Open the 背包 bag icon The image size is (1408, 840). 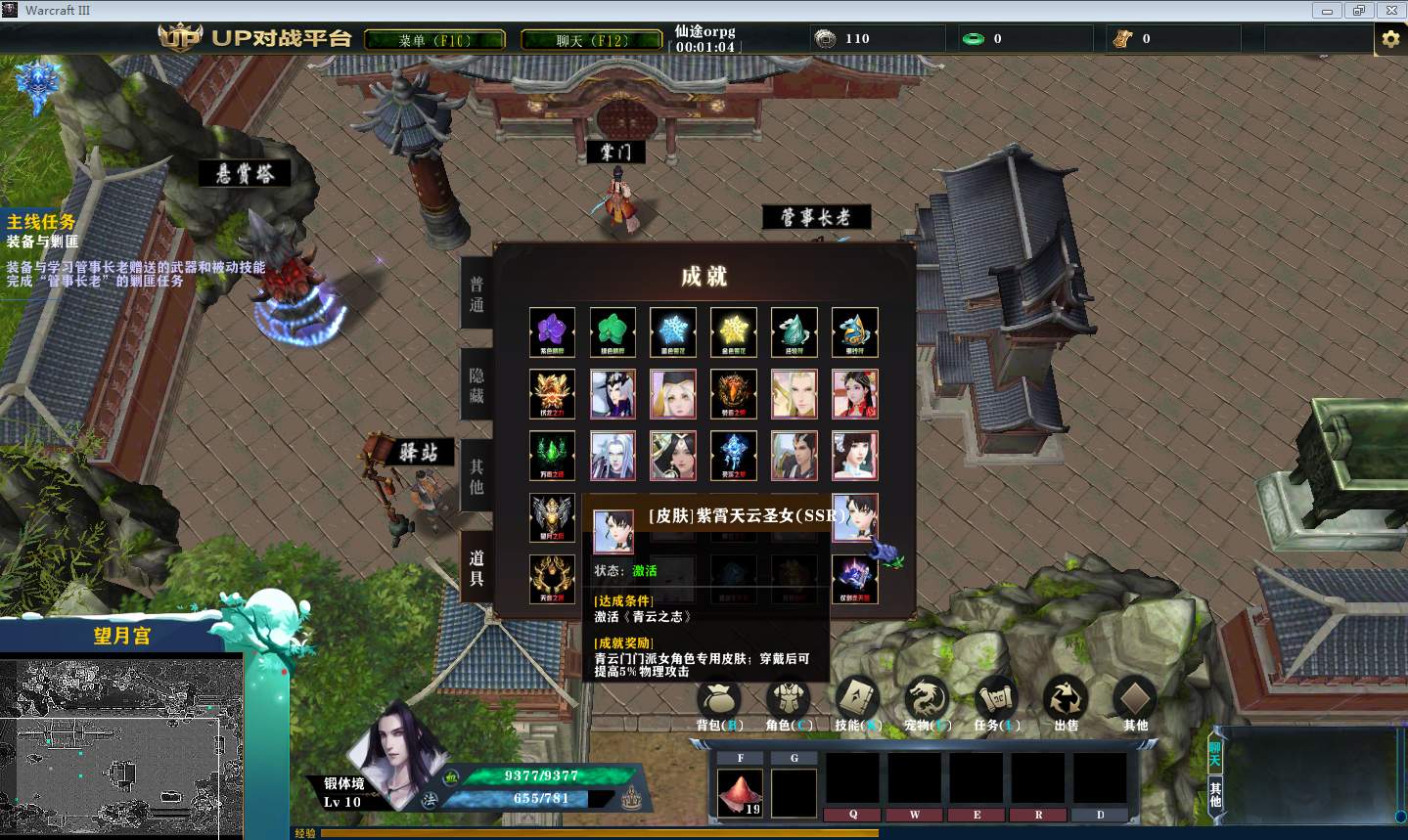tap(719, 700)
